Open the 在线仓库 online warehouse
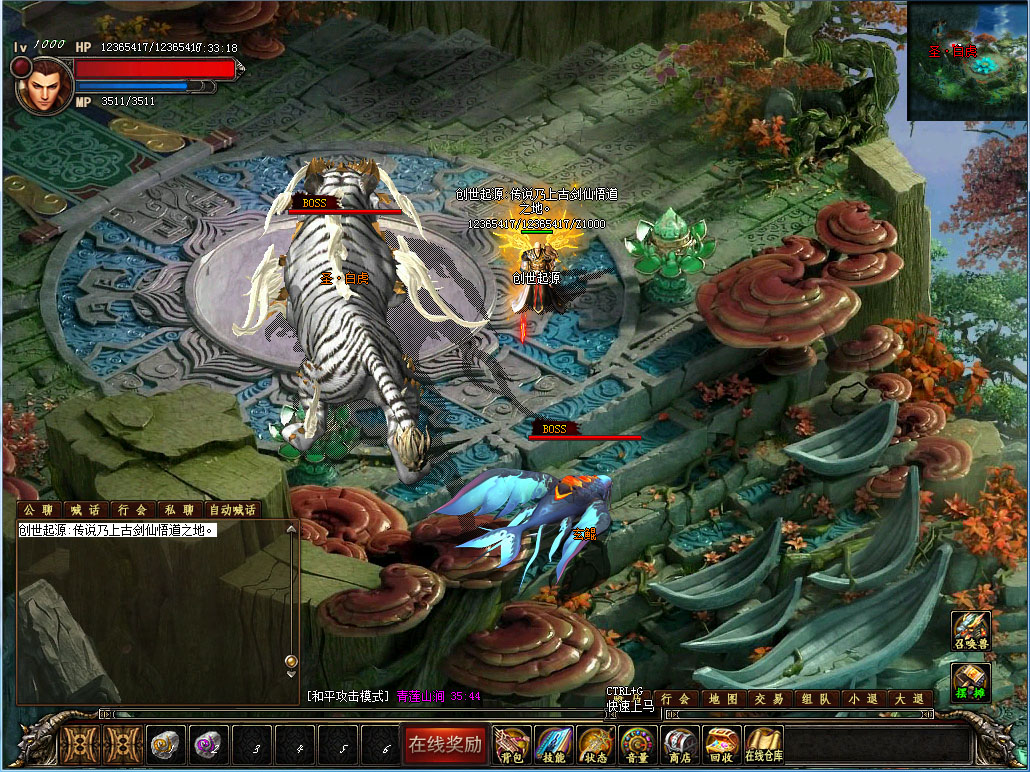Image resolution: width=1030 pixels, height=772 pixels. pyautogui.click(x=764, y=744)
